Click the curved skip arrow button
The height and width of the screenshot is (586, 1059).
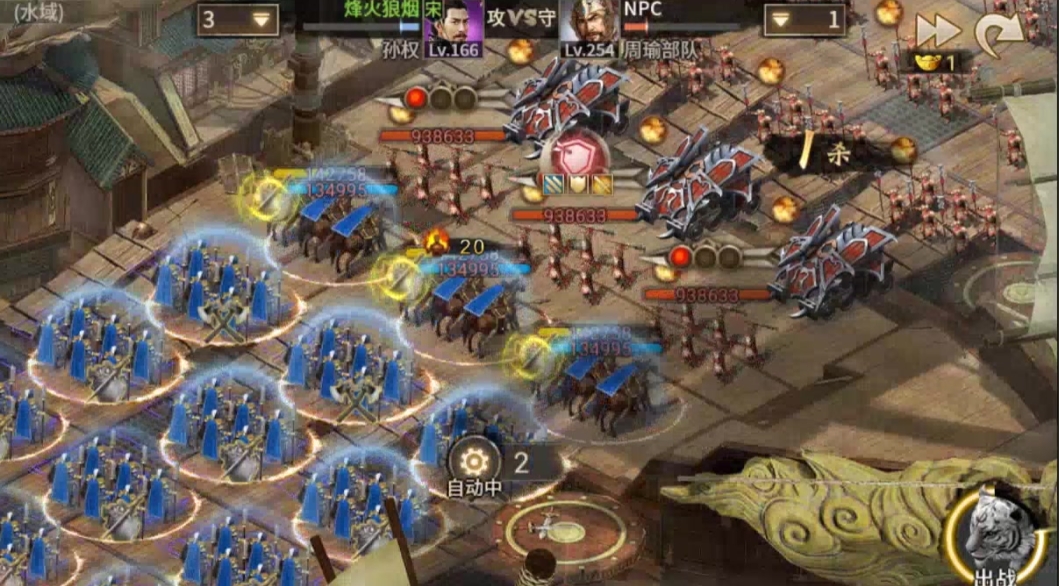tap(999, 35)
